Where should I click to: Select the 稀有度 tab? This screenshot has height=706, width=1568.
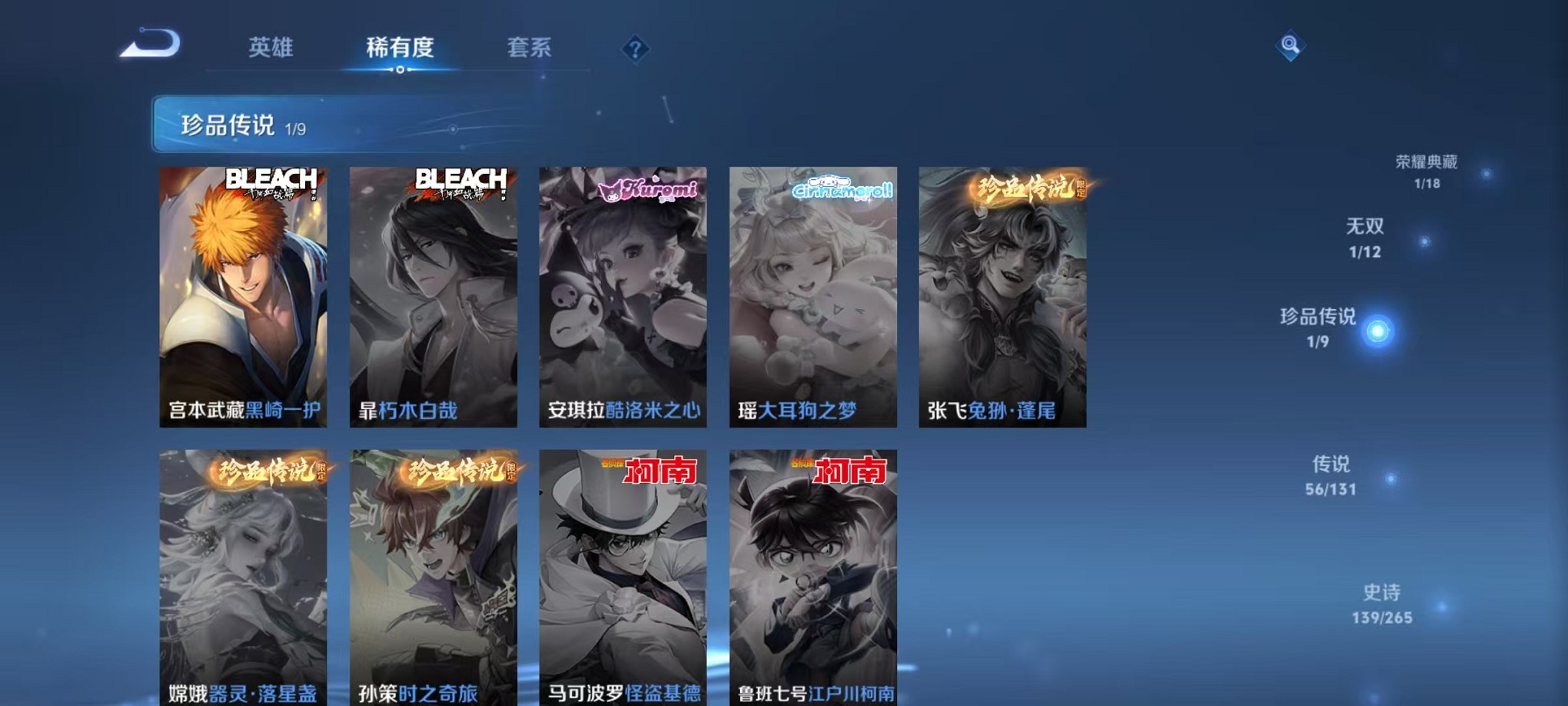400,48
